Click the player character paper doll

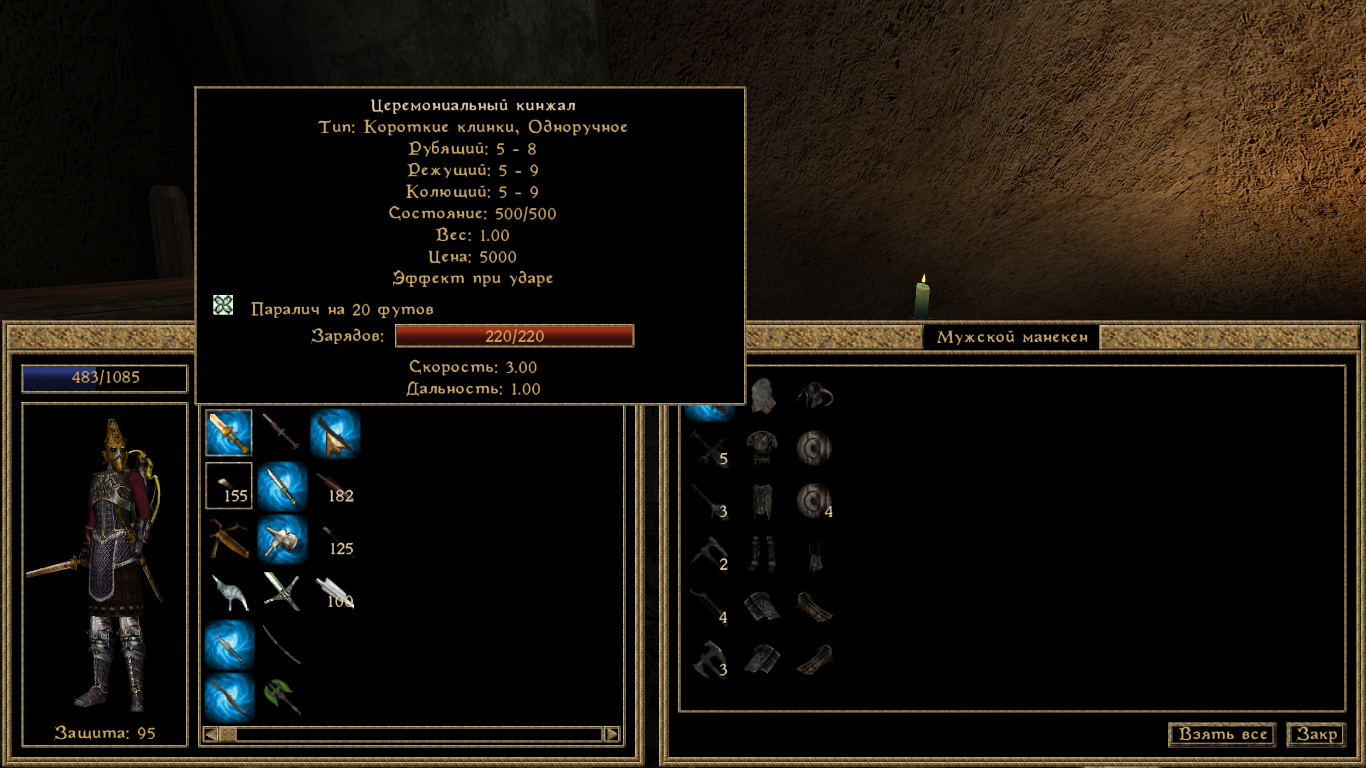(104, 565)
